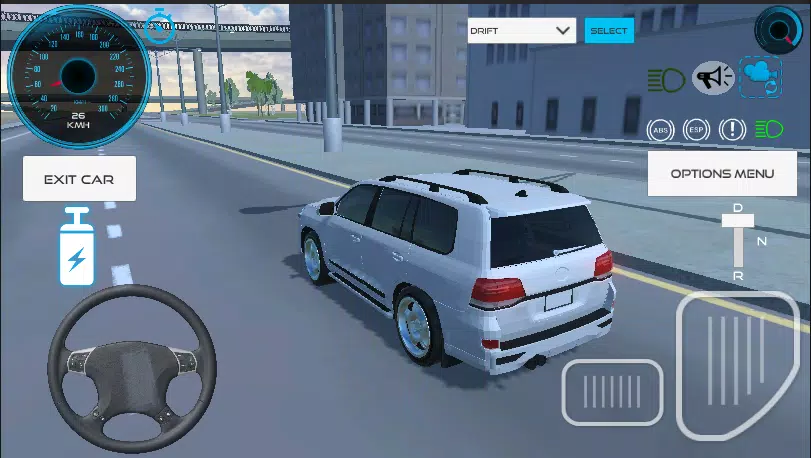Open the Options Menu
This screenshot has width=811, height=458.
tap(721, 173)
